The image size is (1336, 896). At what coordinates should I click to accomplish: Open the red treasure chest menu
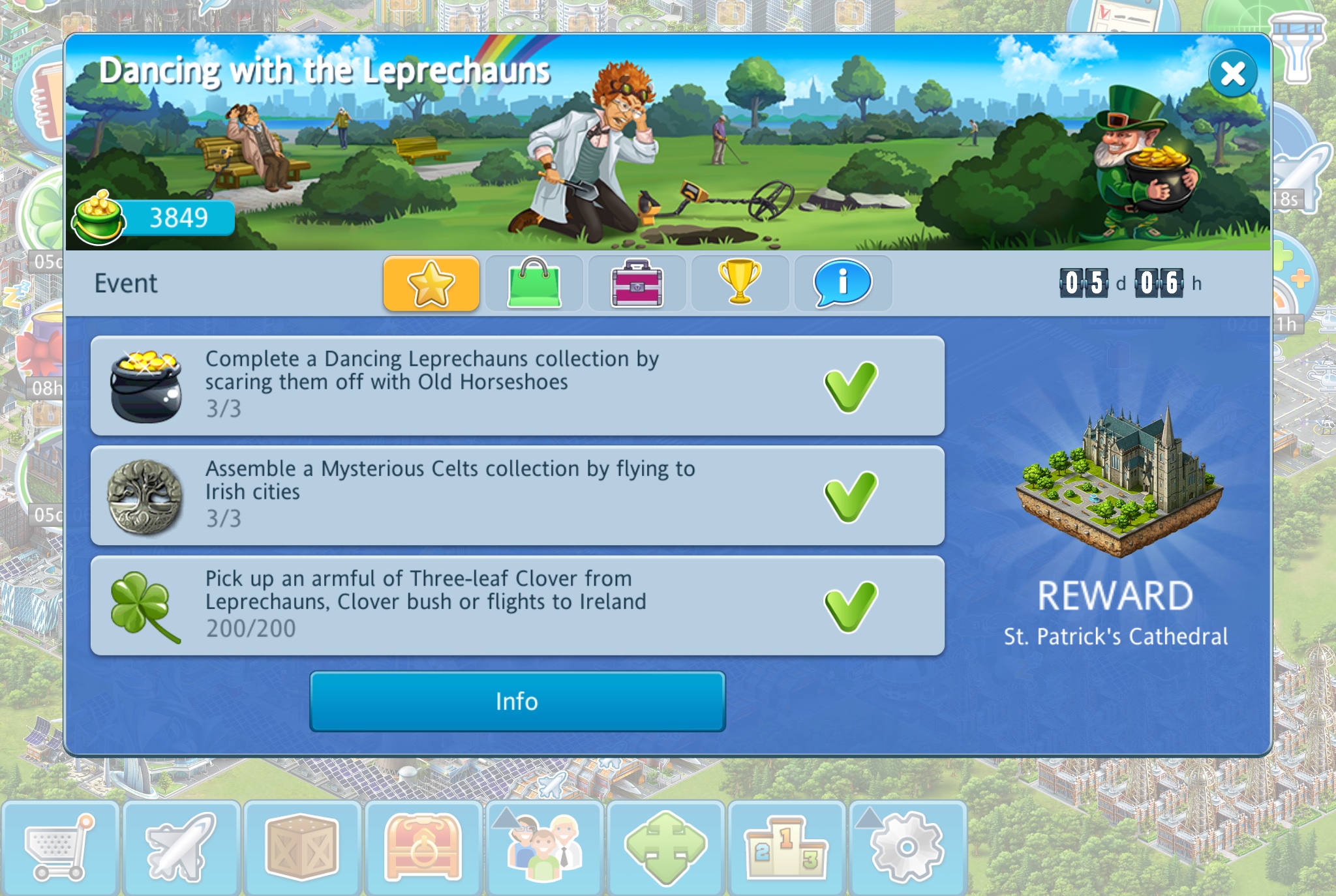(423, 848)
